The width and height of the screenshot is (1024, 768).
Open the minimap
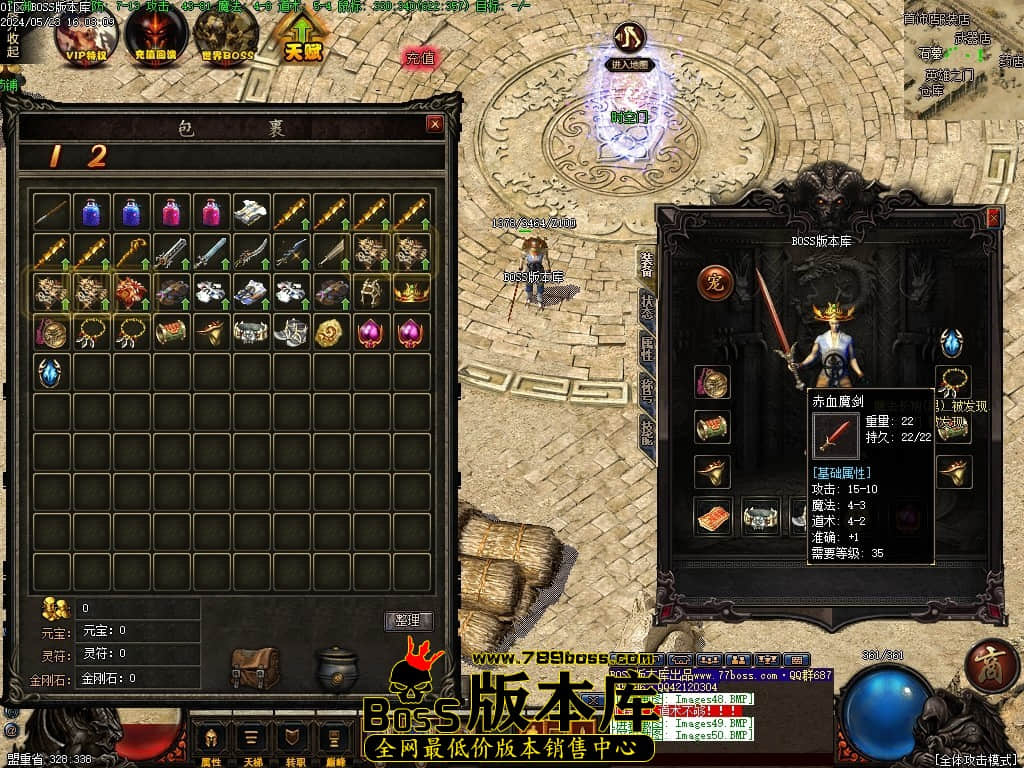[x=963, y=60]
